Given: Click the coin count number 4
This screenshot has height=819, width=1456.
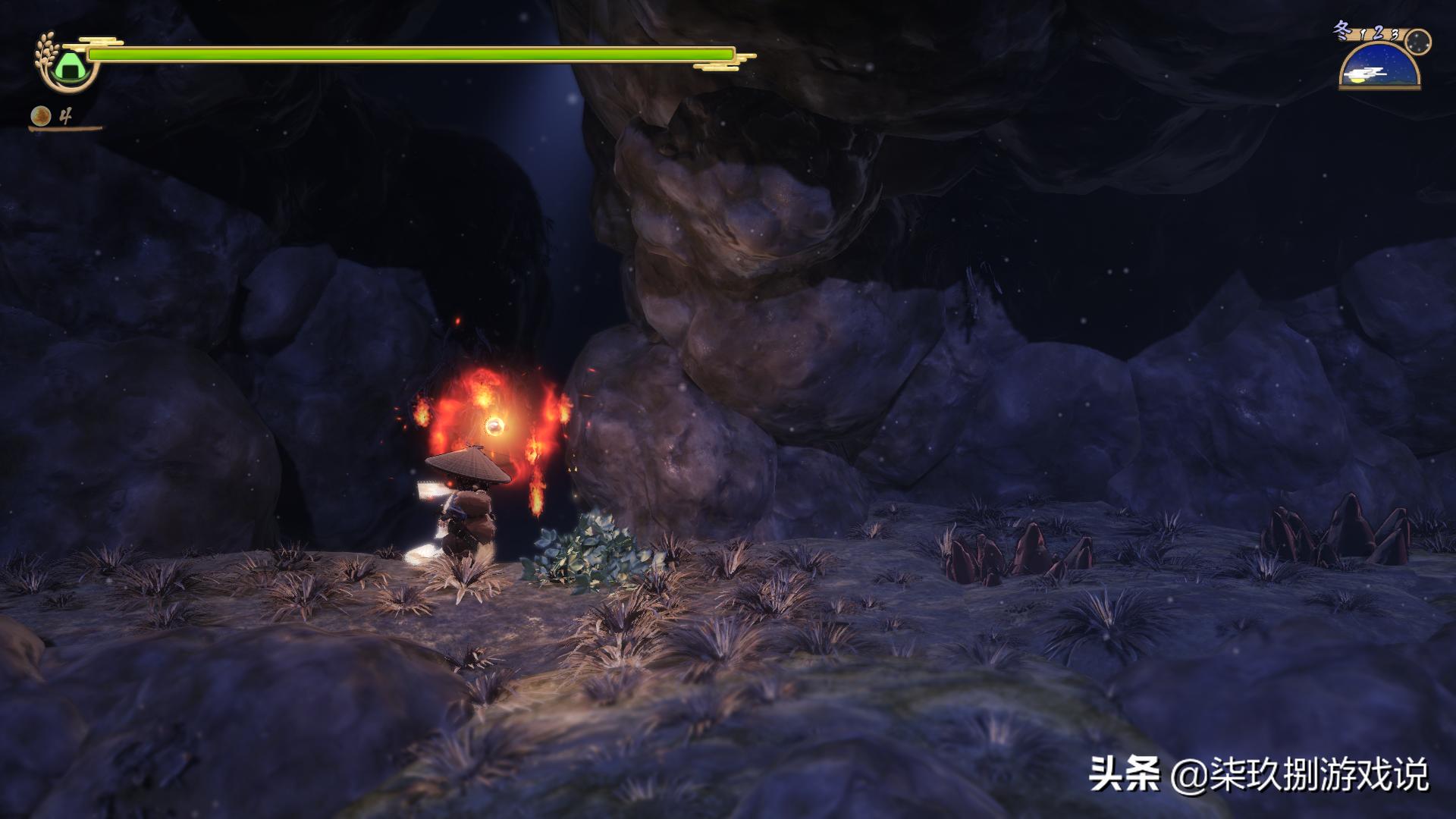Looking at the screenshot, I should [66, 114].
